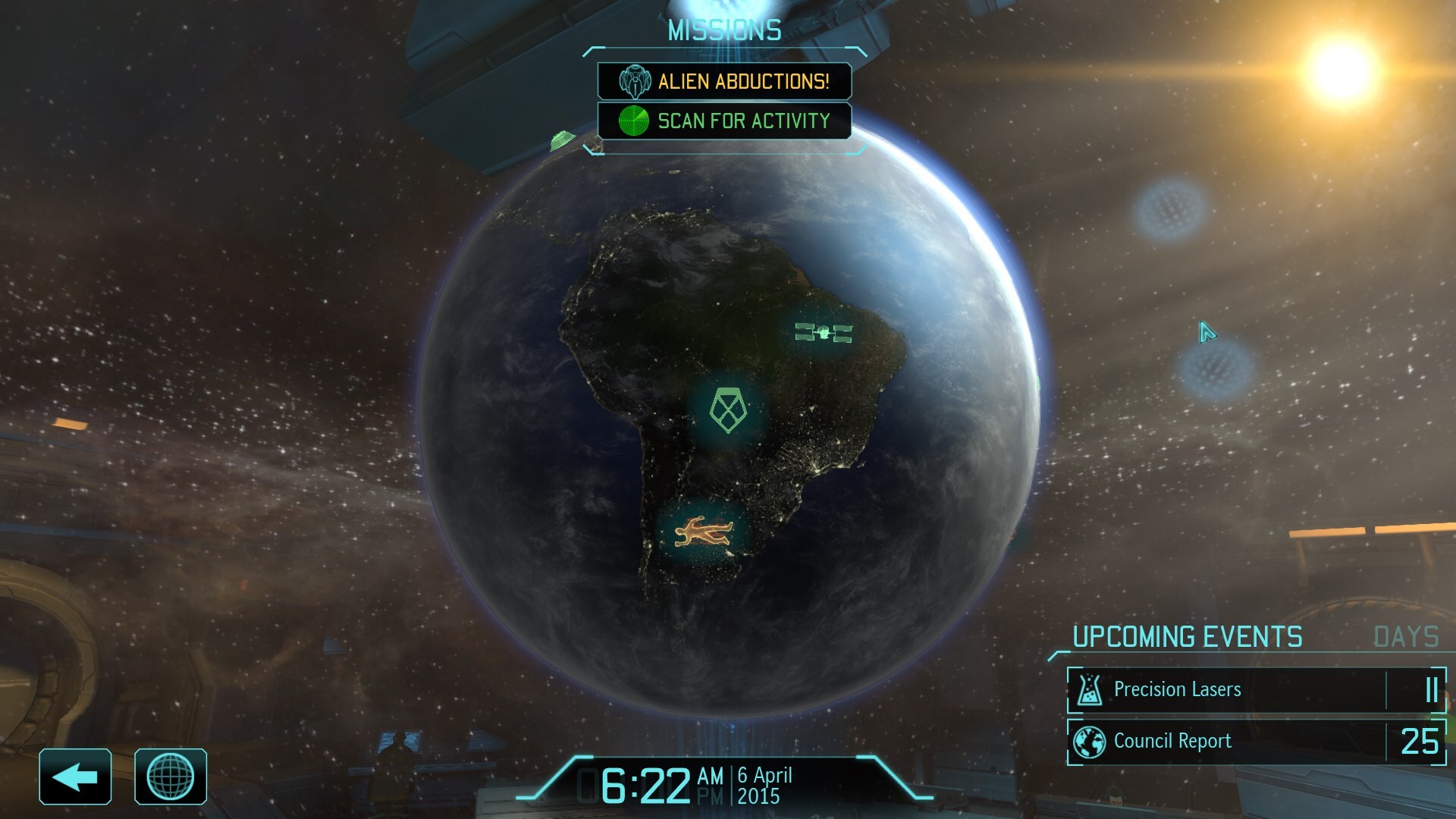Click the back arrow to exit Mission Control
Screen dimensions: 1456x819
point(75,775)
